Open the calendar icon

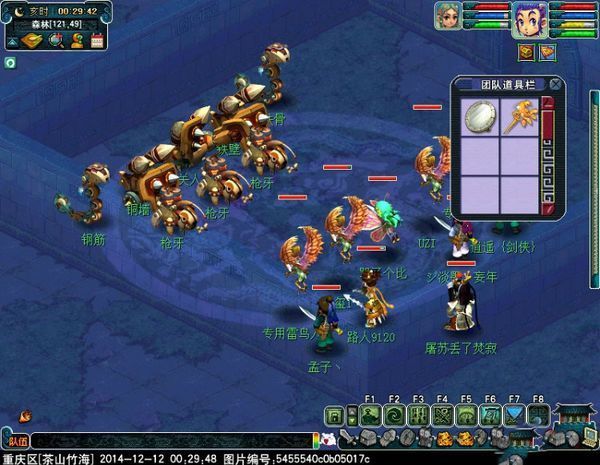[97, 41]
